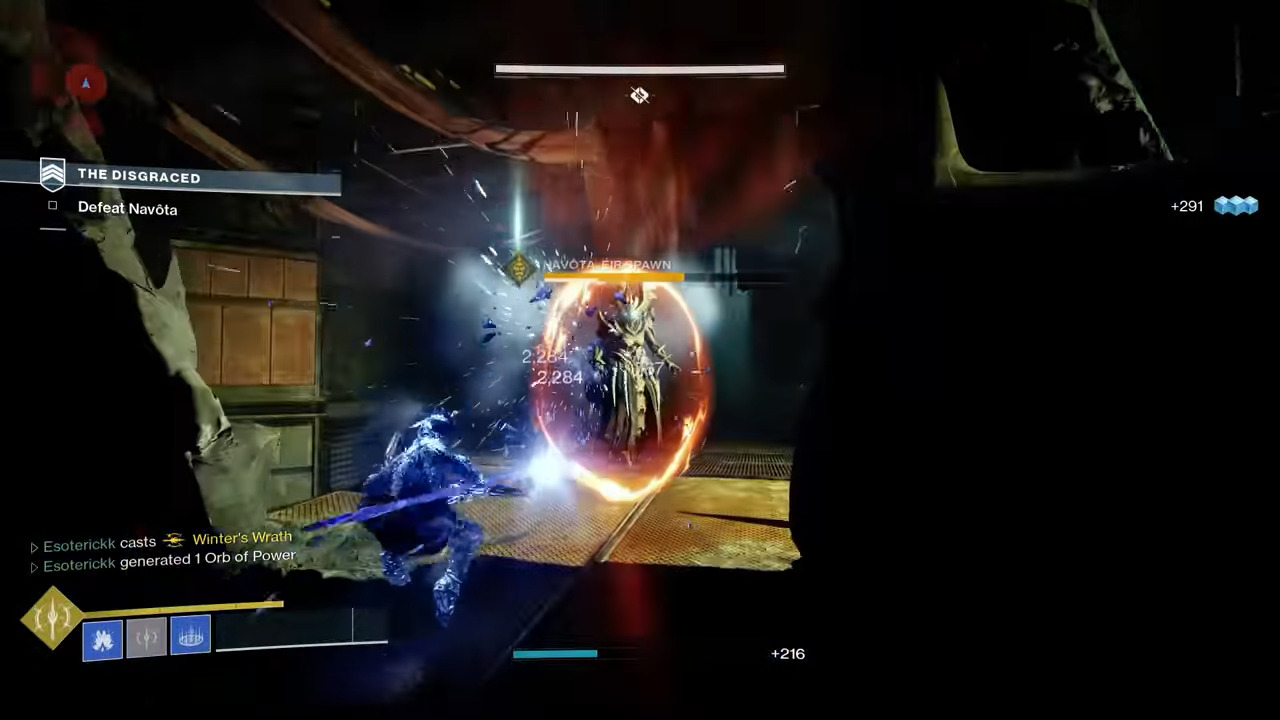Click the red radar indicator

85,84
